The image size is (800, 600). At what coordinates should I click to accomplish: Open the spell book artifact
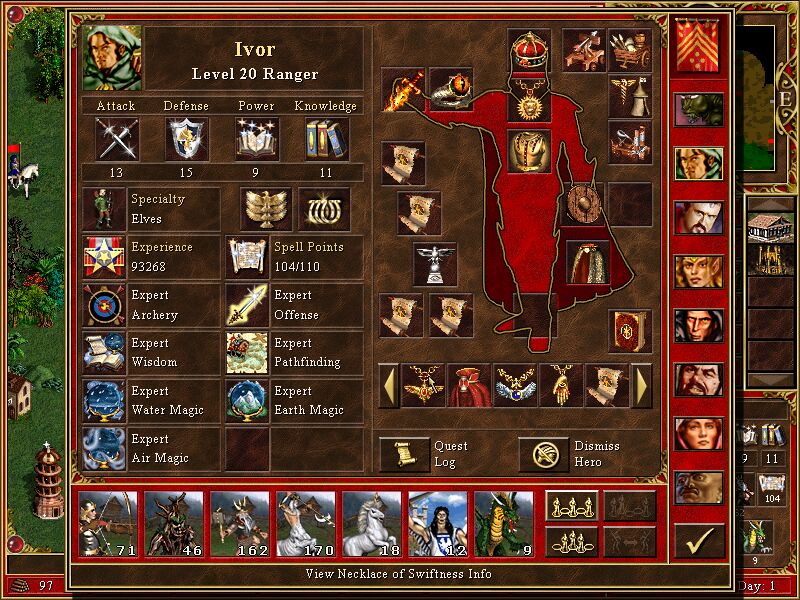(x=629, y=330)
